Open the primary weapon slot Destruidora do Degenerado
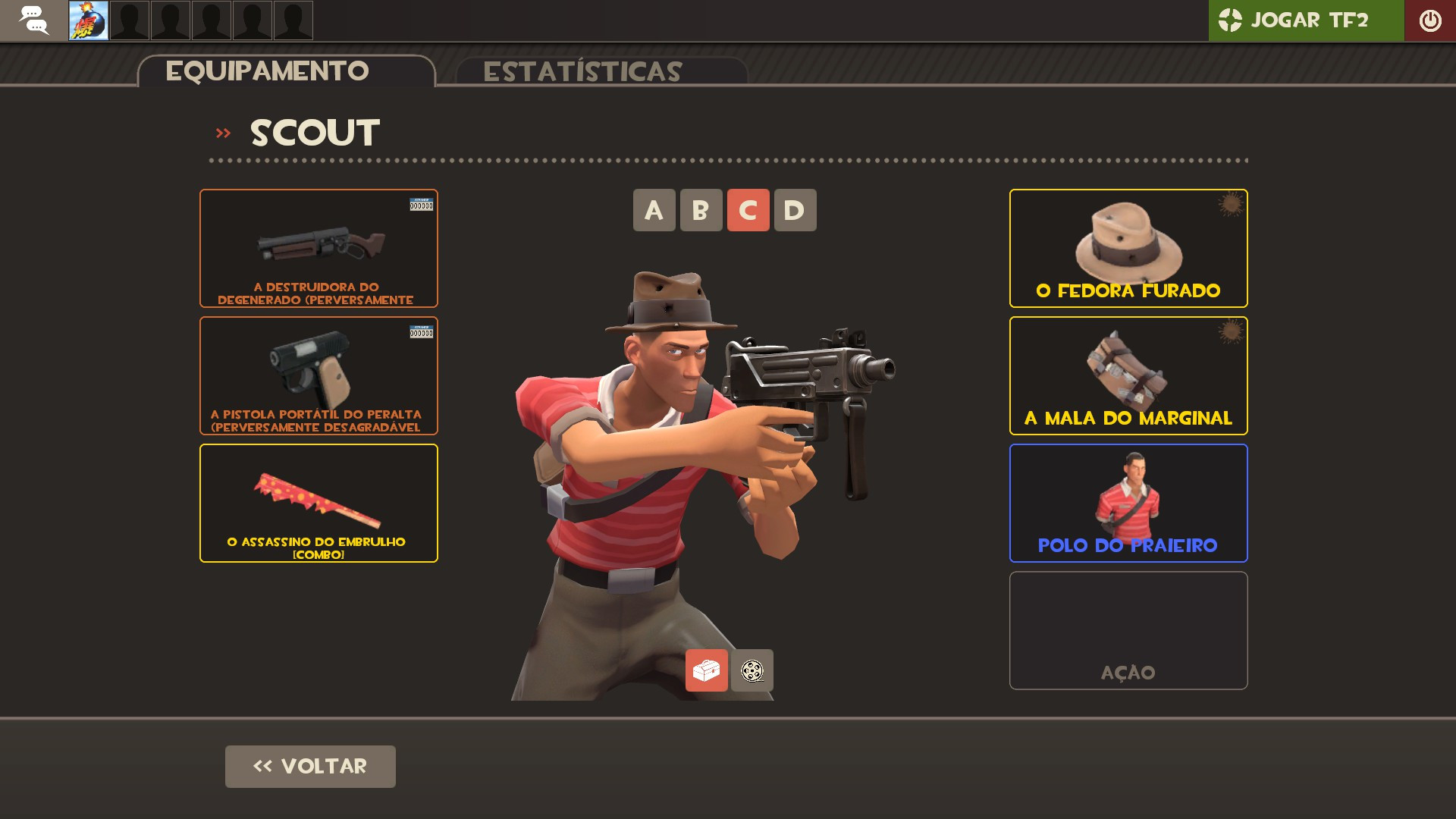Screen dimensions: 1456x819 318,247
